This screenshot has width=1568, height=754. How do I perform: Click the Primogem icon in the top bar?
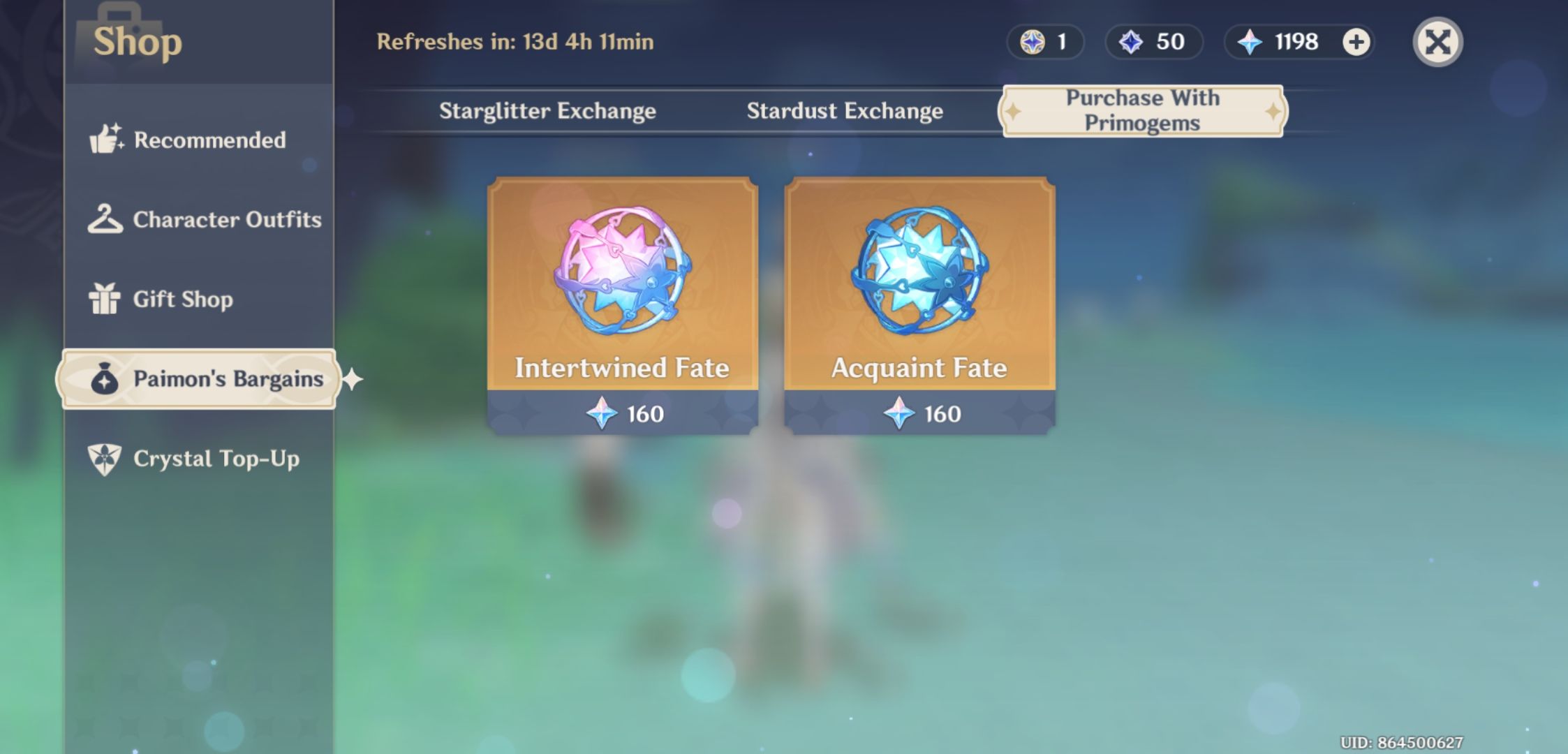[1249, 42]
